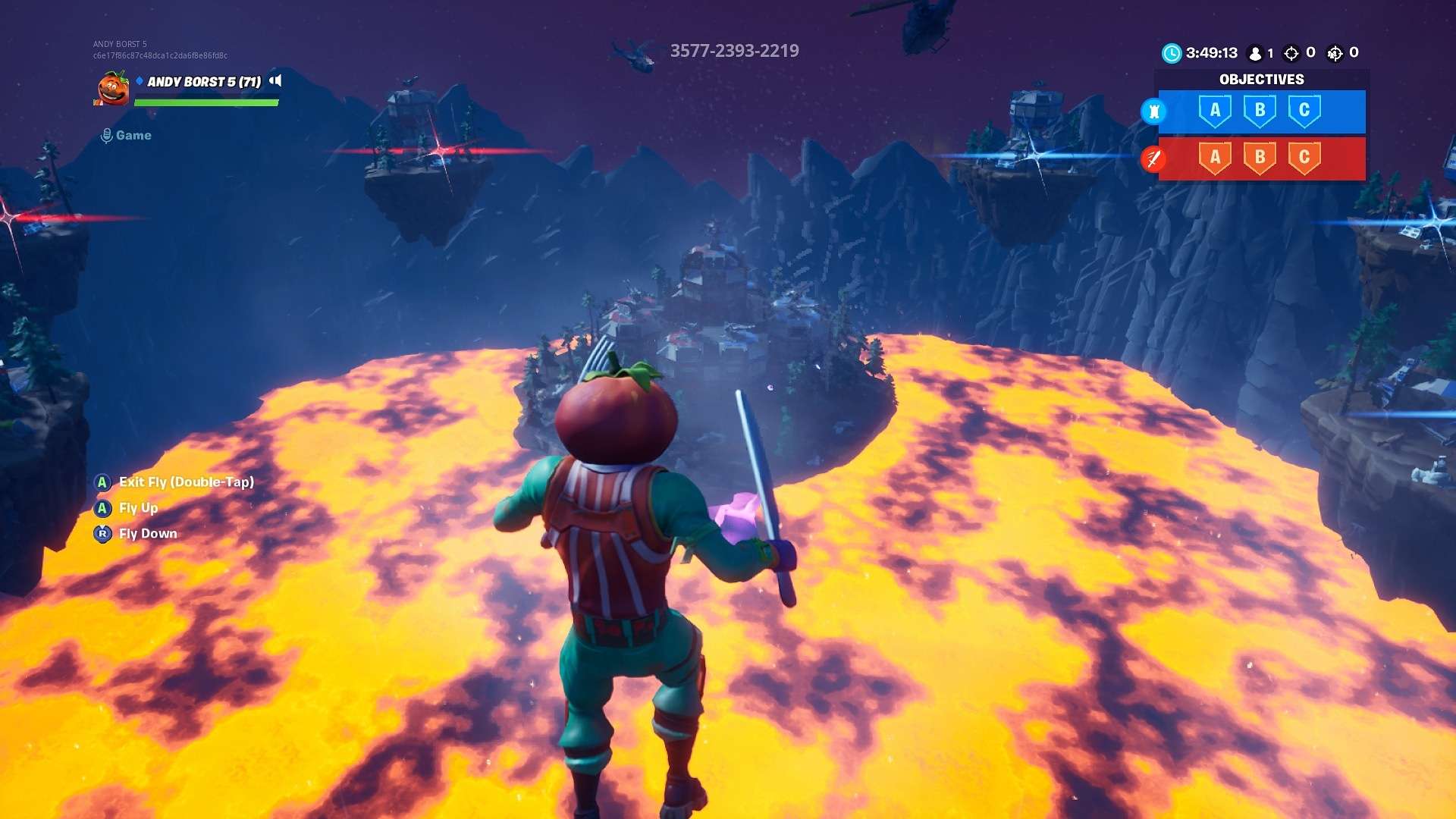
Task: Click the assists crosshair icon on the far right
Action: (x=1335, y=53)
